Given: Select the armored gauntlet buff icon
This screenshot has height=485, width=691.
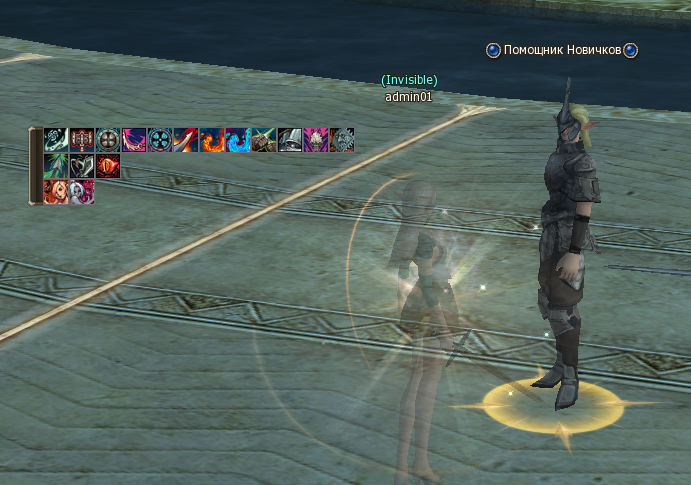Looking at the screenshot, I should click(264, 140).
